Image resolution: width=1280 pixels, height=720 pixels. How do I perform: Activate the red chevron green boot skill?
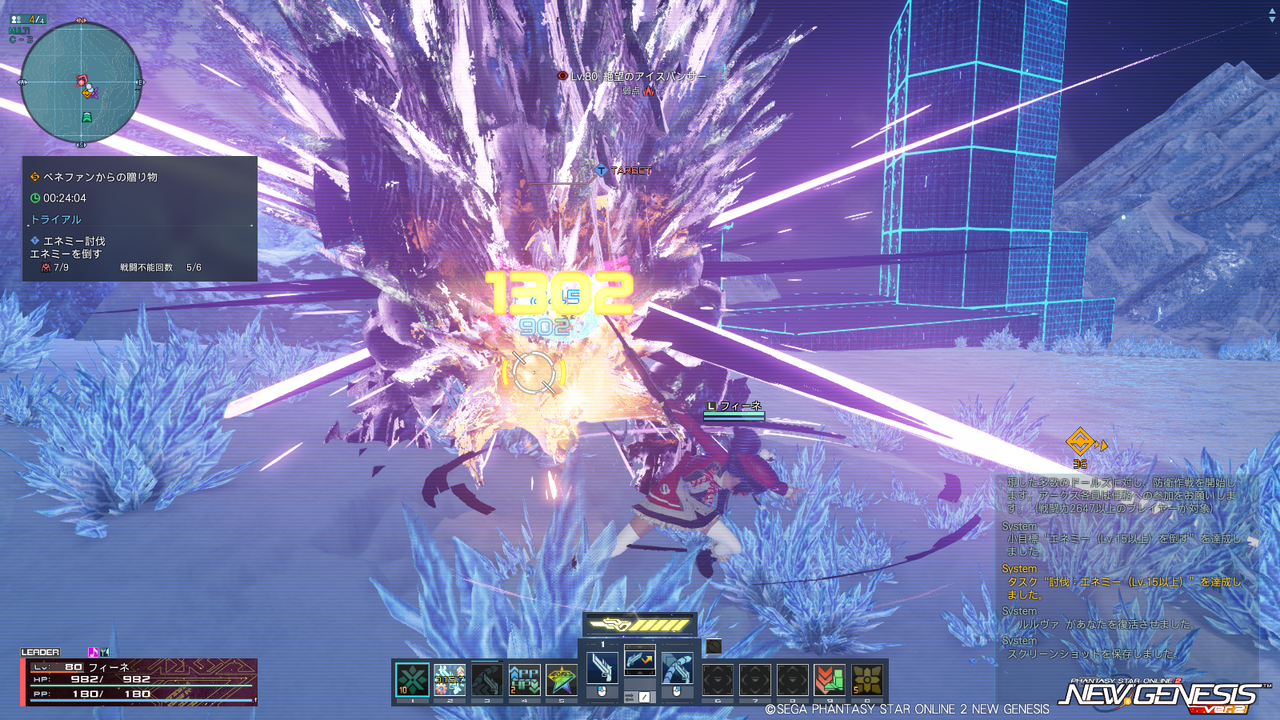829,679
